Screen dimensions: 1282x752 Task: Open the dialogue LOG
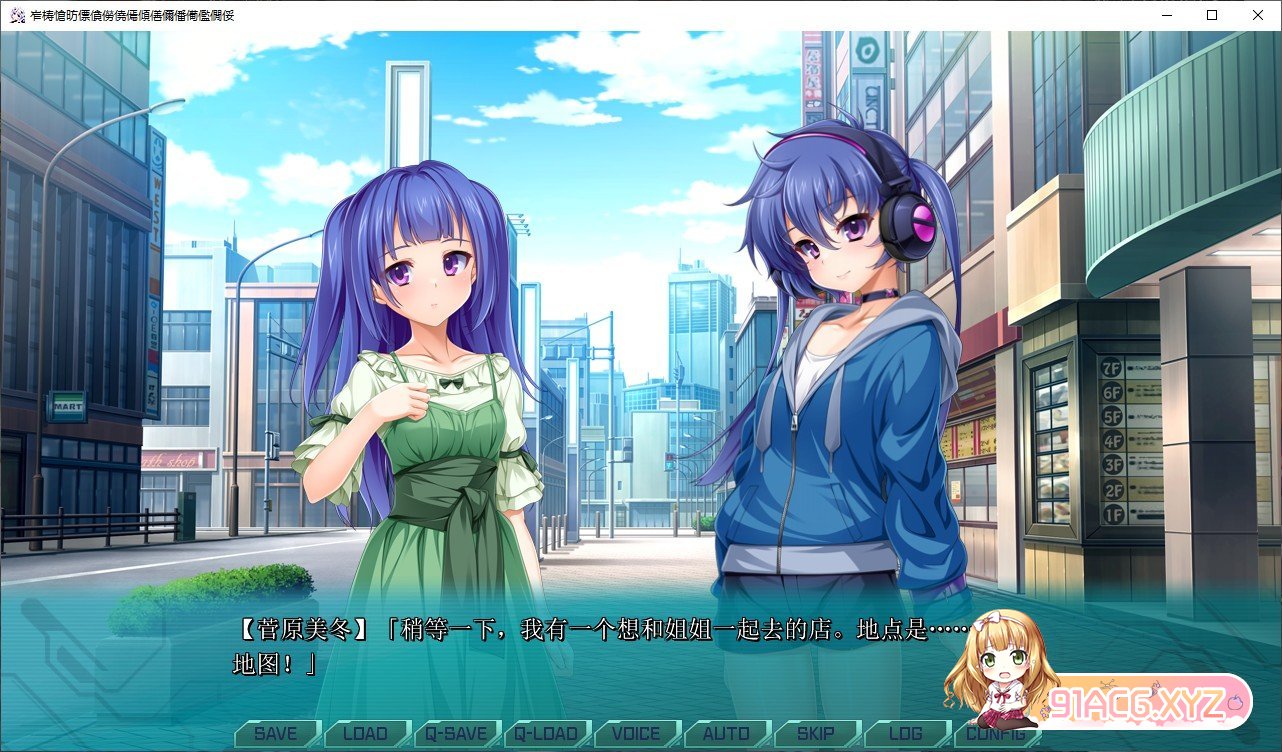pos(906,734)
